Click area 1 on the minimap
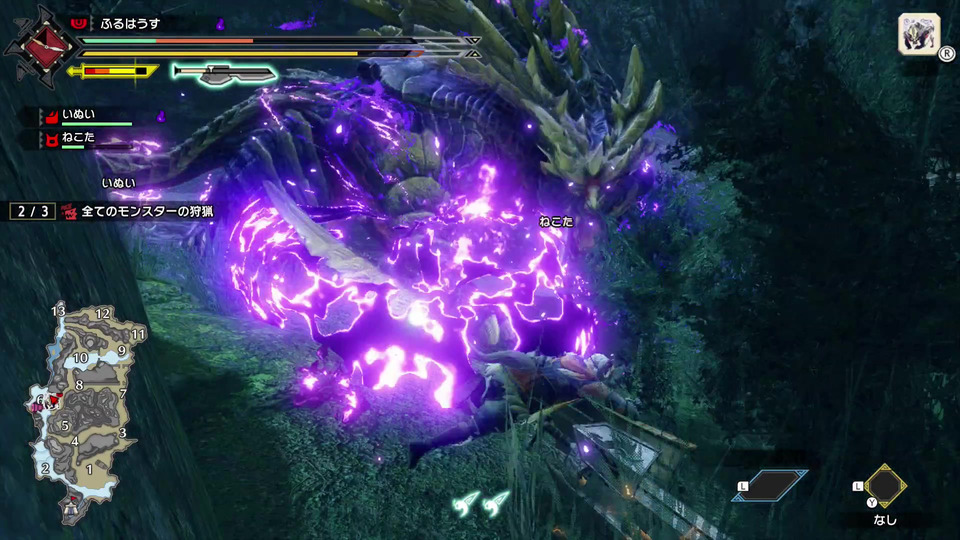 [89, 469]
